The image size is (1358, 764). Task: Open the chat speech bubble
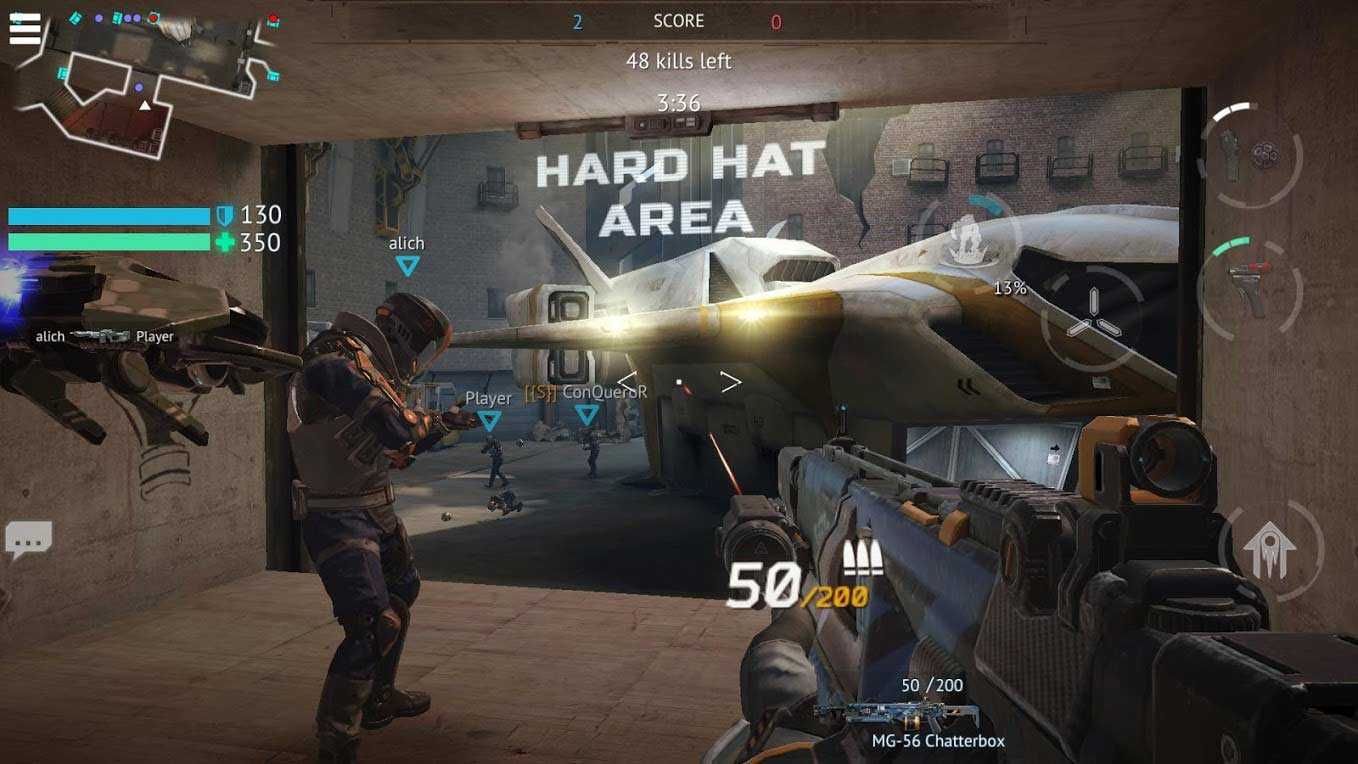(28, 540)
